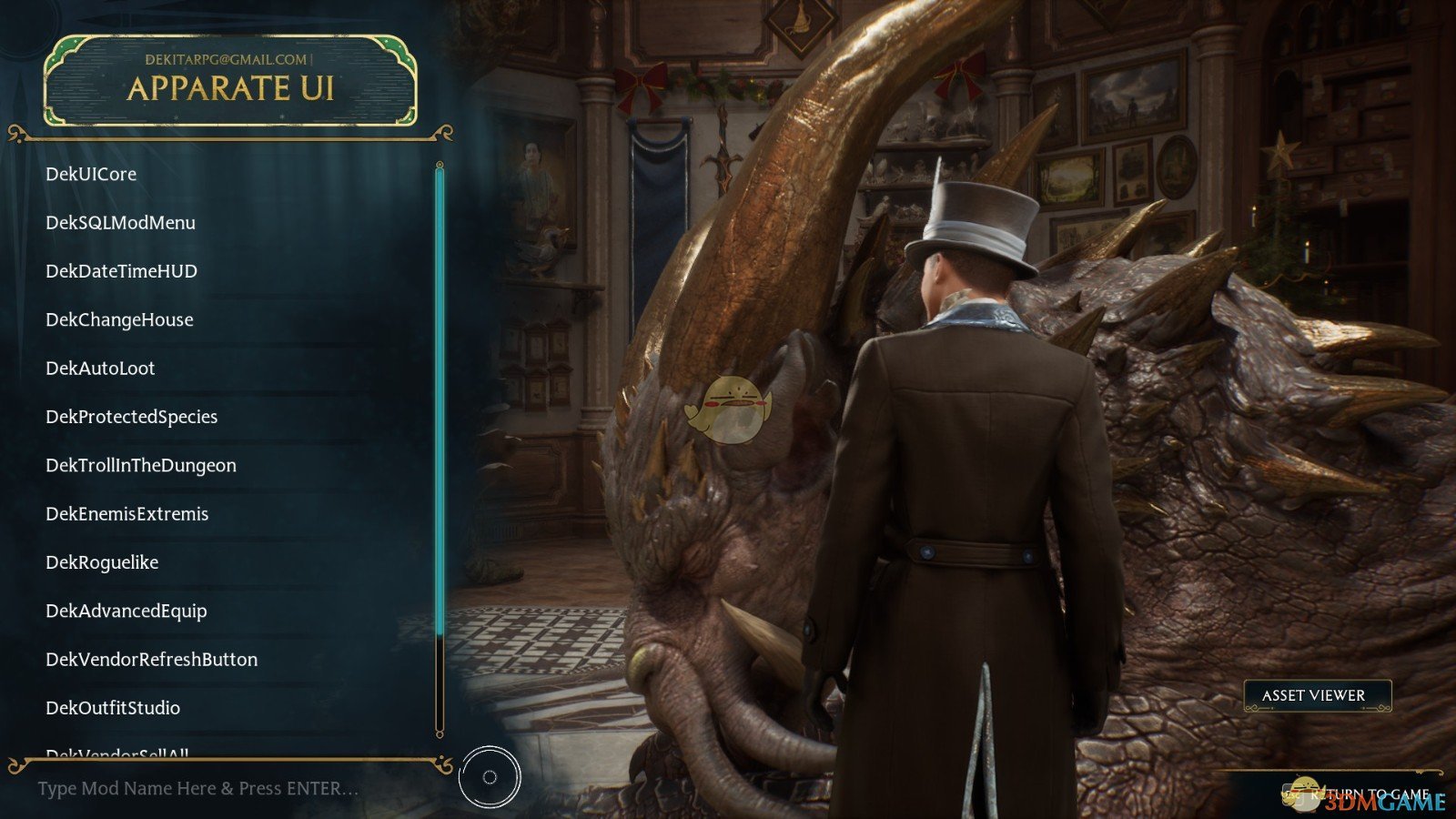The height and width of the screenshot is (819, 1456).
Task: Choose DekRoguelike from the list
Action: 102,562
